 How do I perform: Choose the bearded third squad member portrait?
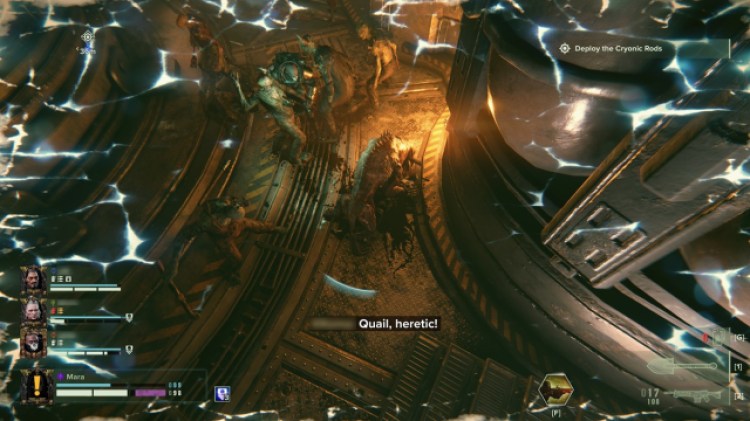[x=34, y=343]
